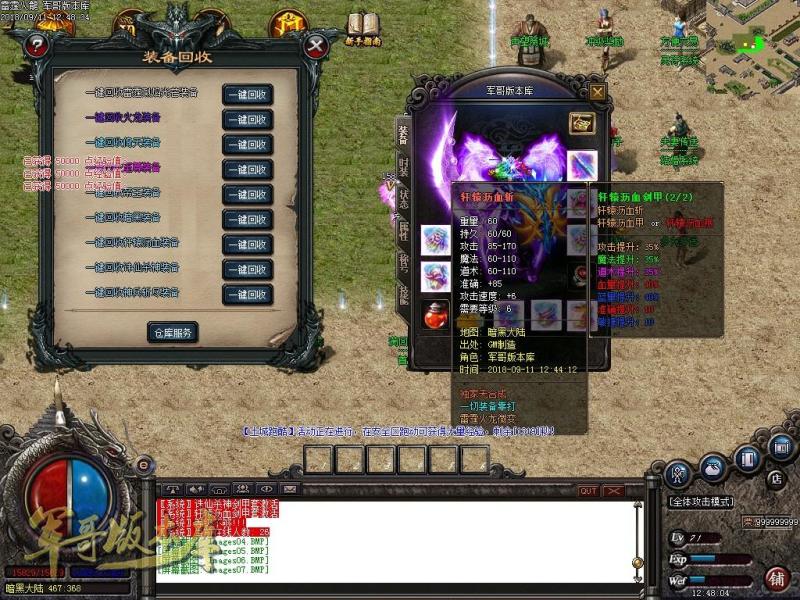
Task: Open the 仓库服务 warehouse service
Action: (x=173, y=332)
